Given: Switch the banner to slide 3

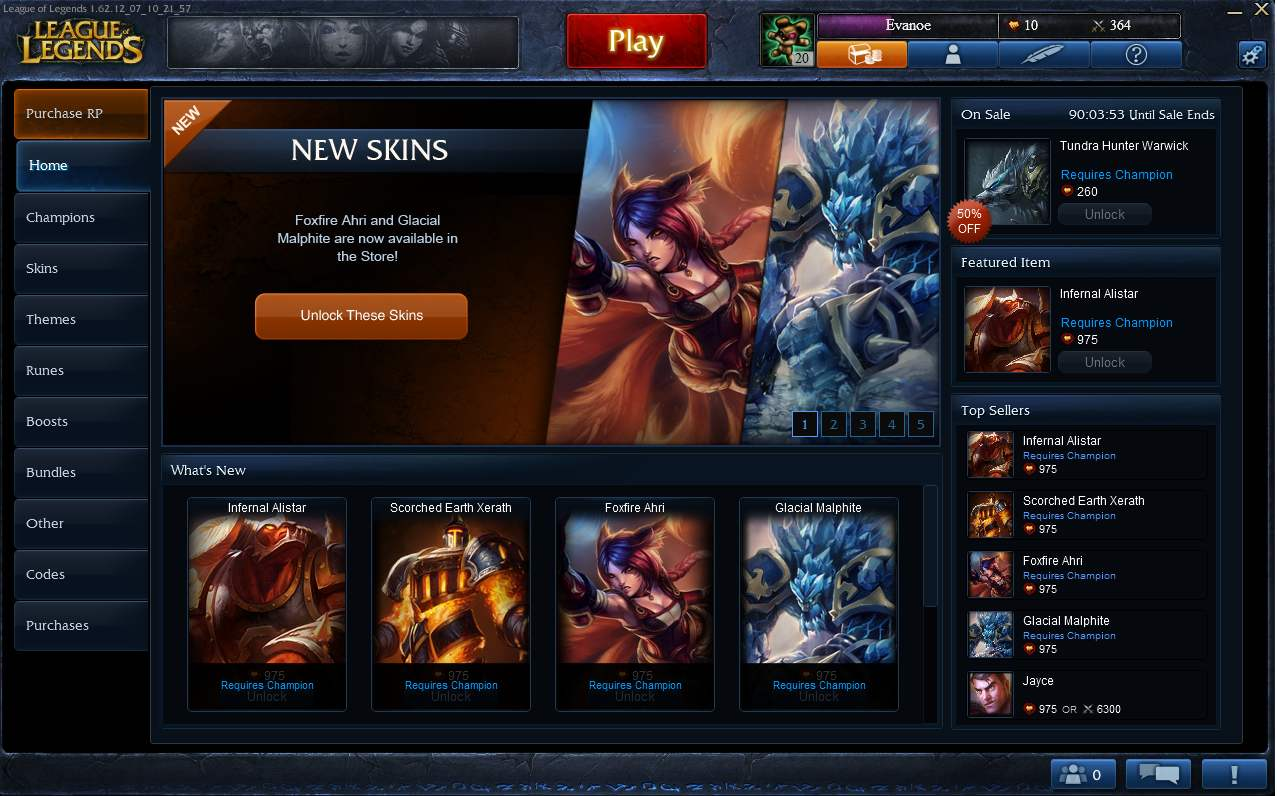Looking at the screenshot, I should [862, 424].
